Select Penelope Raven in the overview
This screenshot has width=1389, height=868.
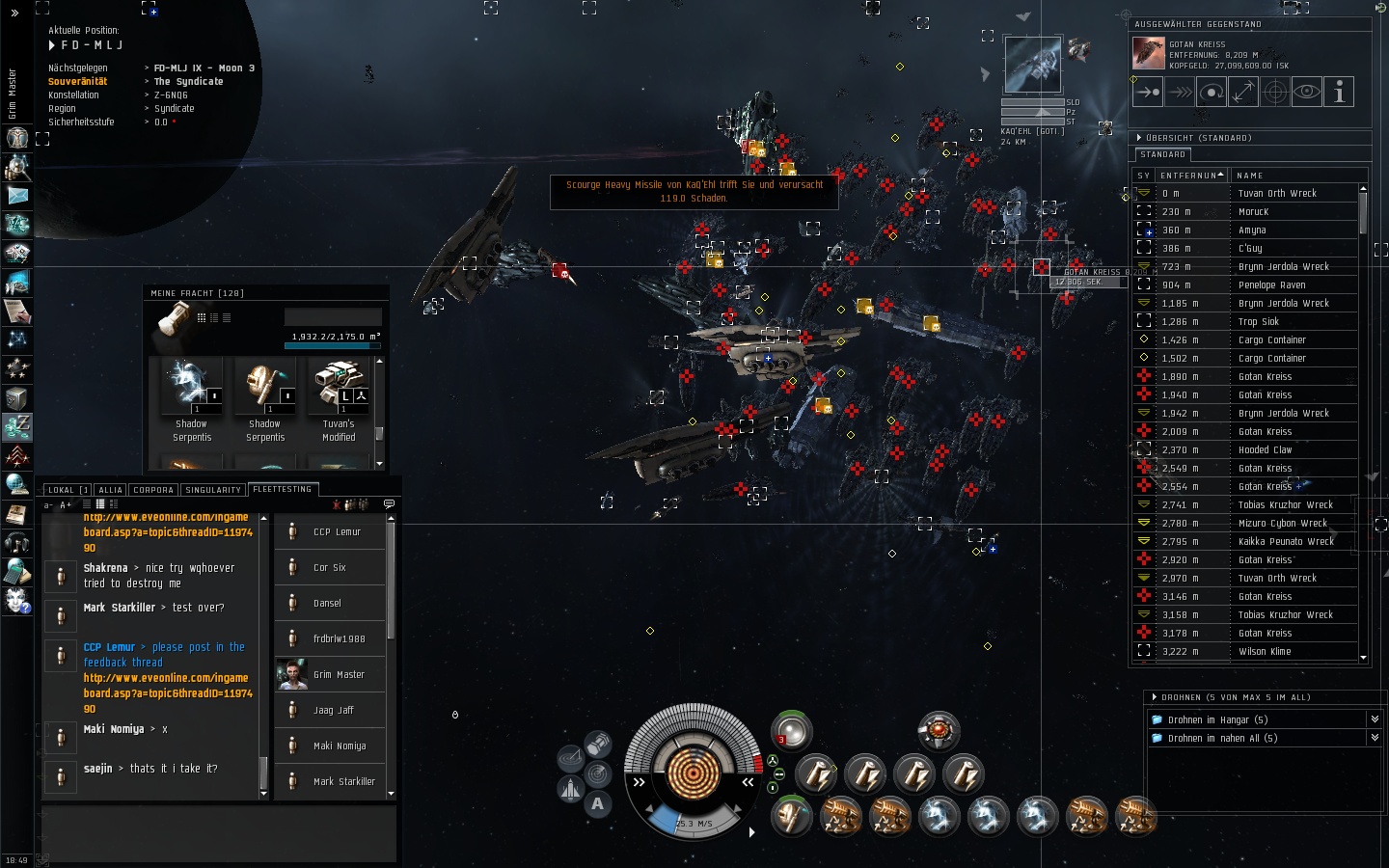coord(1271,285)
